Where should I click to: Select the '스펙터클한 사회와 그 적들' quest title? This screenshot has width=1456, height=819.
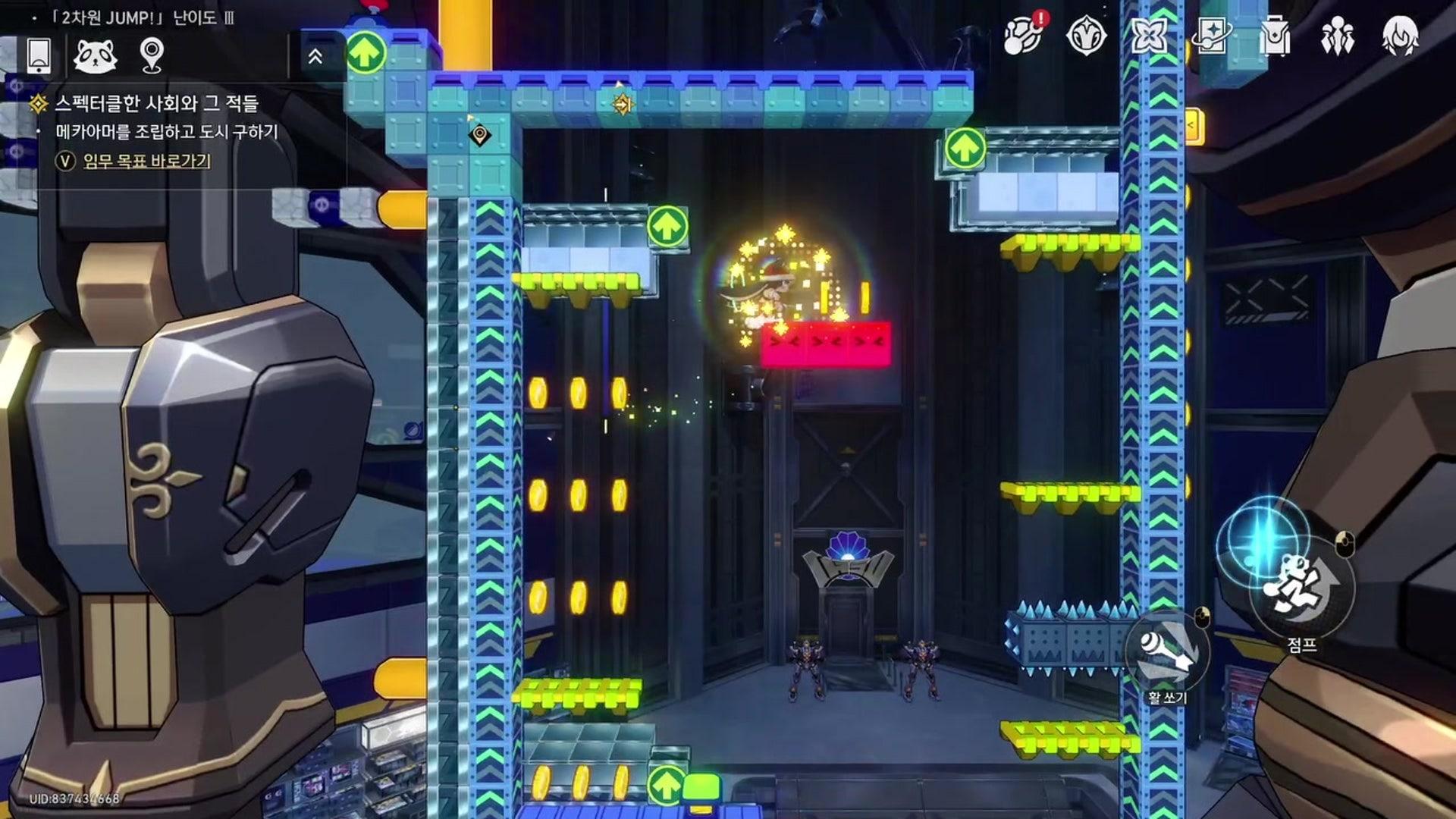[x=156, y=103]
